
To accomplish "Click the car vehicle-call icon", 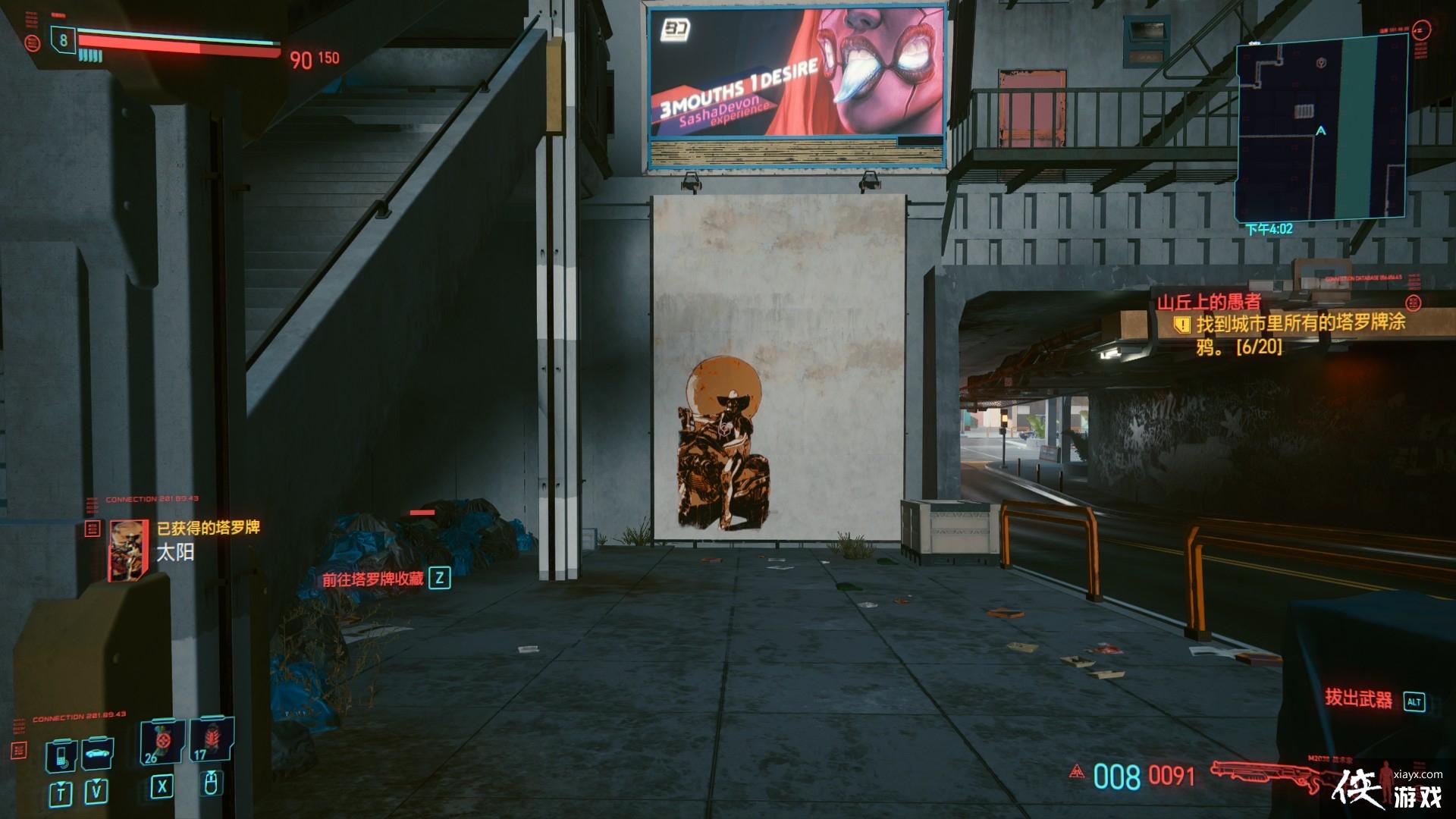I will [97, 754].
